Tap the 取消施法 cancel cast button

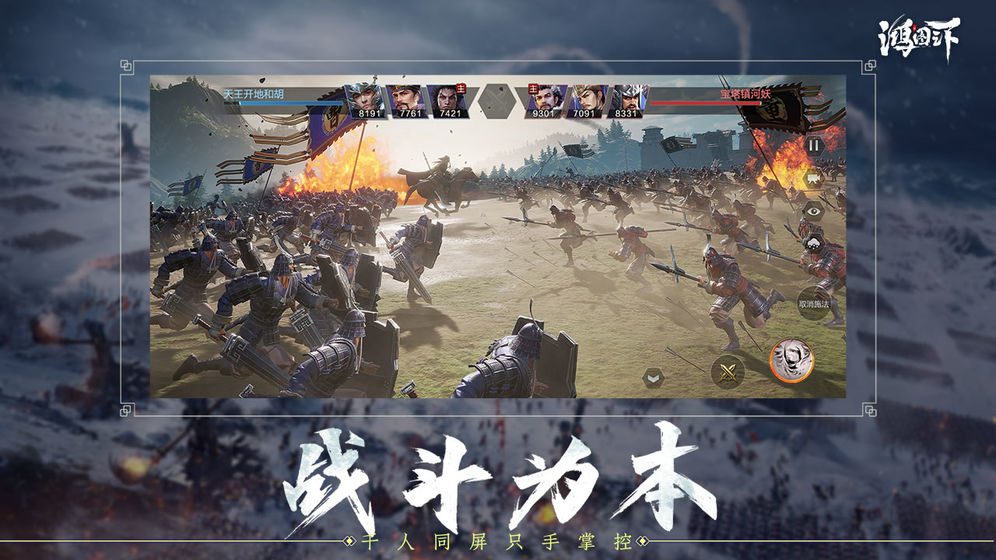click(813, 302)
